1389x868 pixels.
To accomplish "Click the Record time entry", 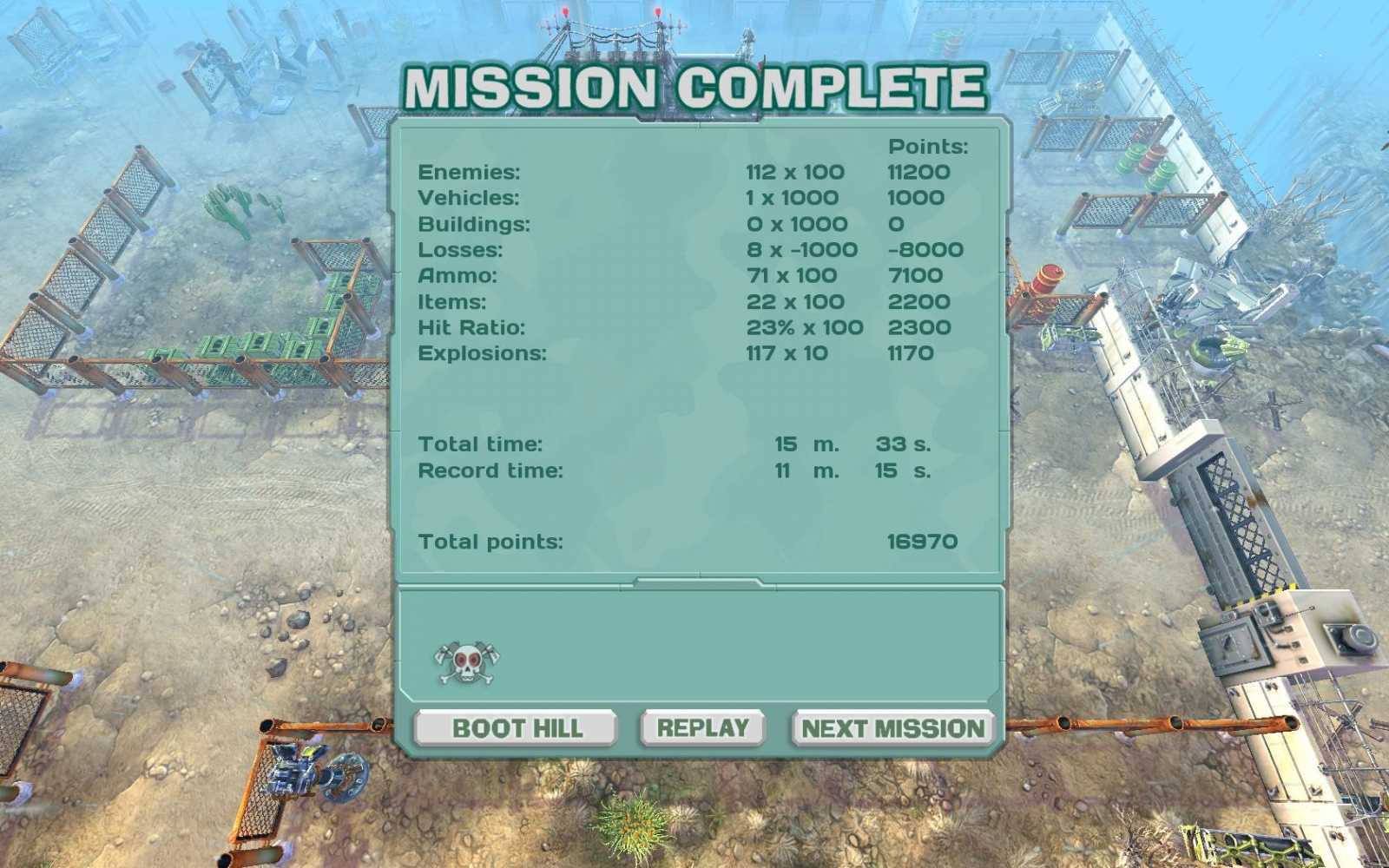I will coord(492,471).
